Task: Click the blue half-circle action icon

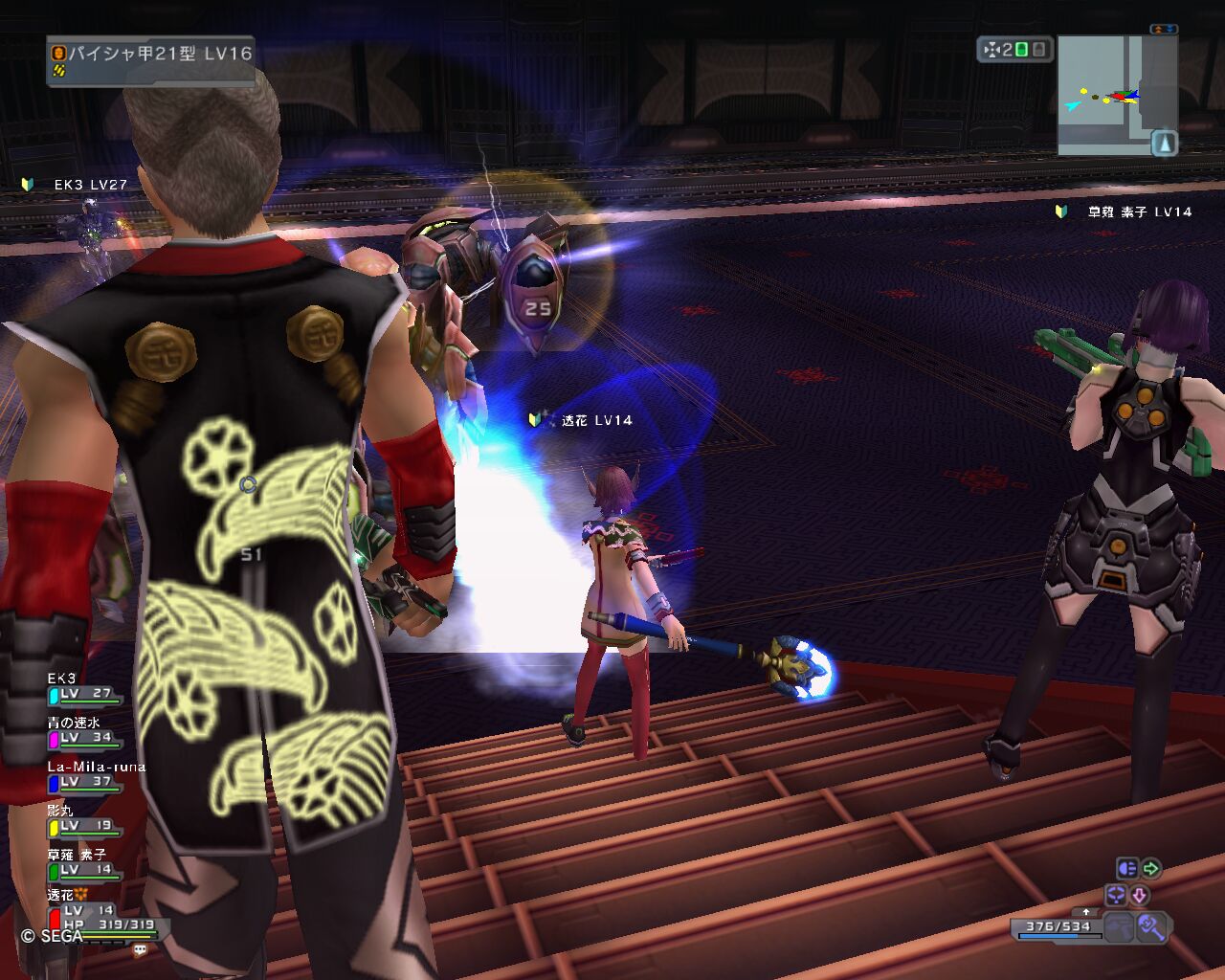Action: [x=1127, y=869]
